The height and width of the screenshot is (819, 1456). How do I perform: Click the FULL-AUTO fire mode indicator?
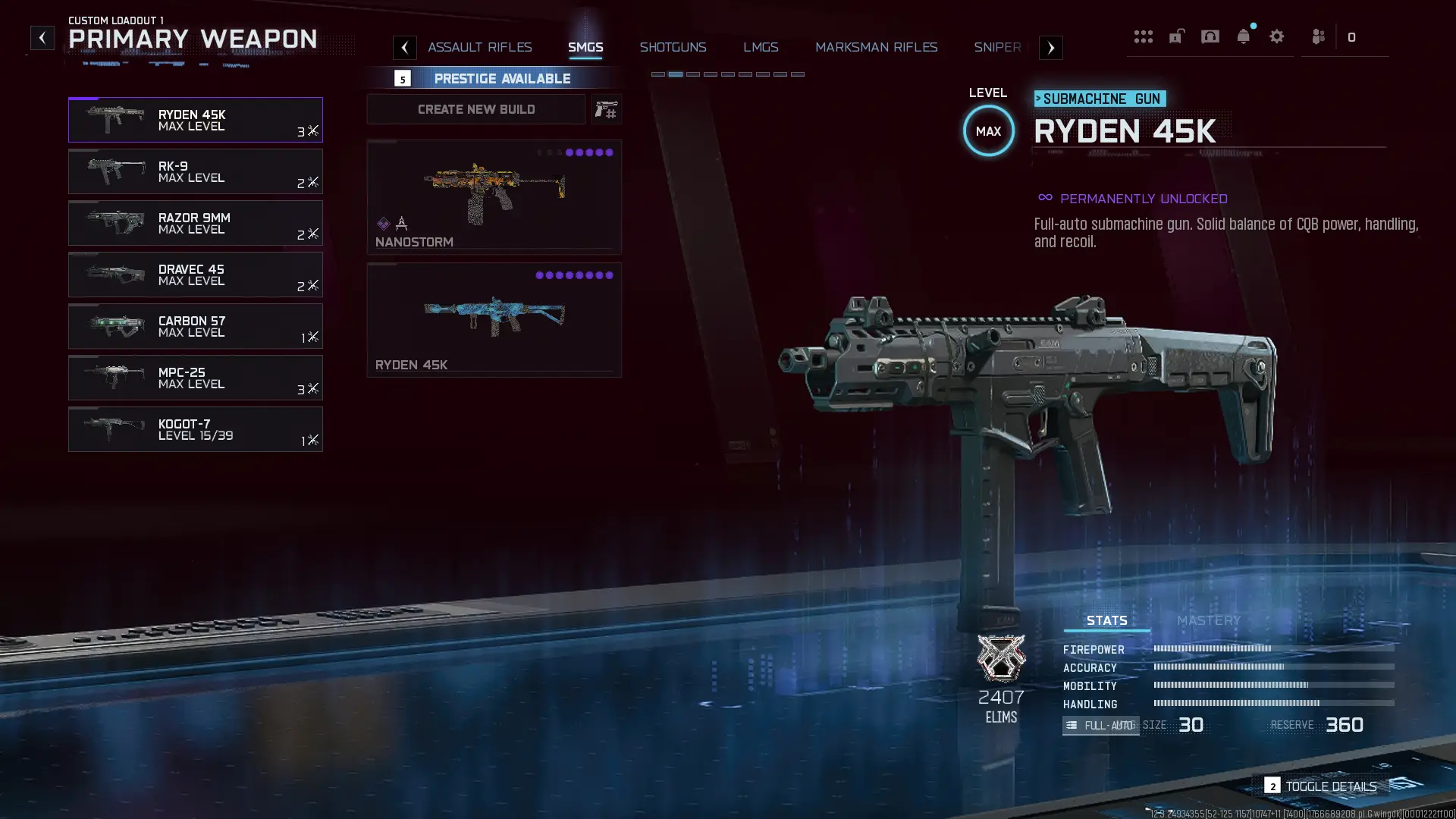1100,725
